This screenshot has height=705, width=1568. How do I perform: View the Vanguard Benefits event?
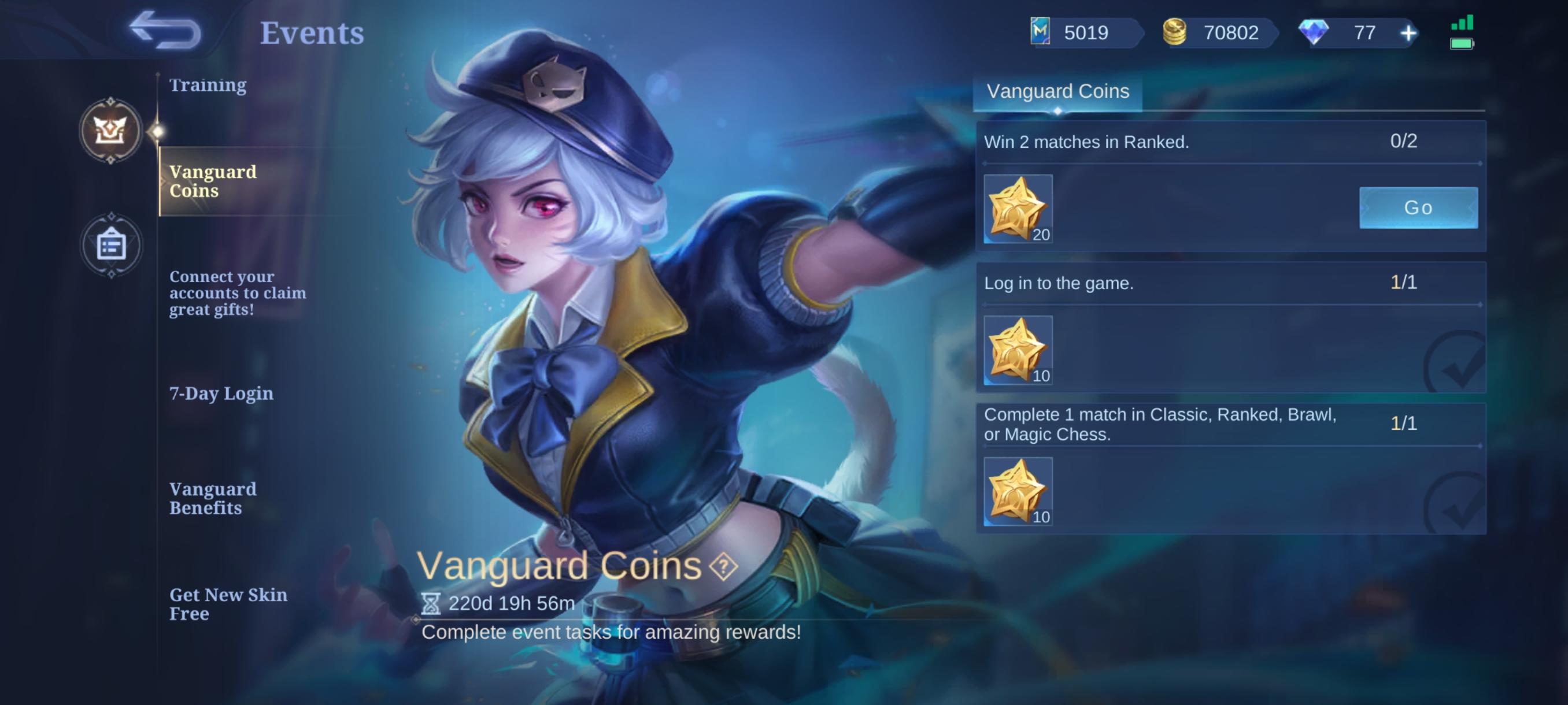213,498
